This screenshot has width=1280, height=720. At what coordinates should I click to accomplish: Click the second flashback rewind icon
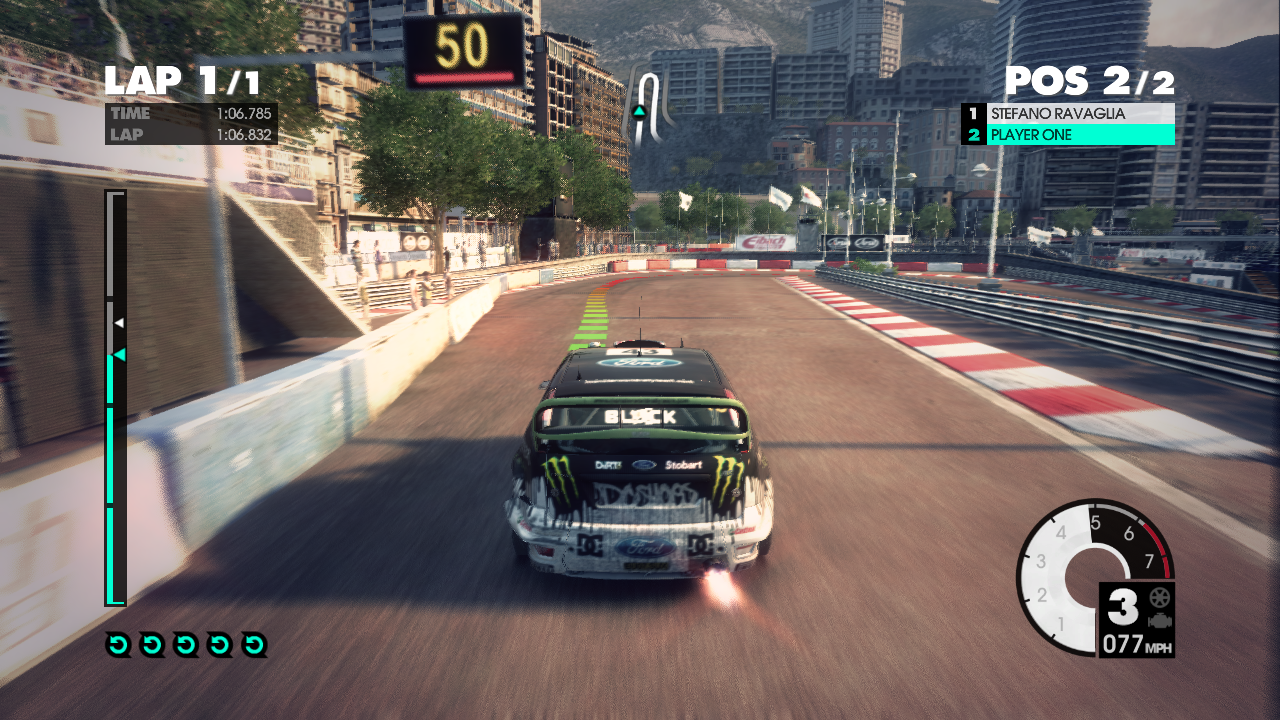152,644
